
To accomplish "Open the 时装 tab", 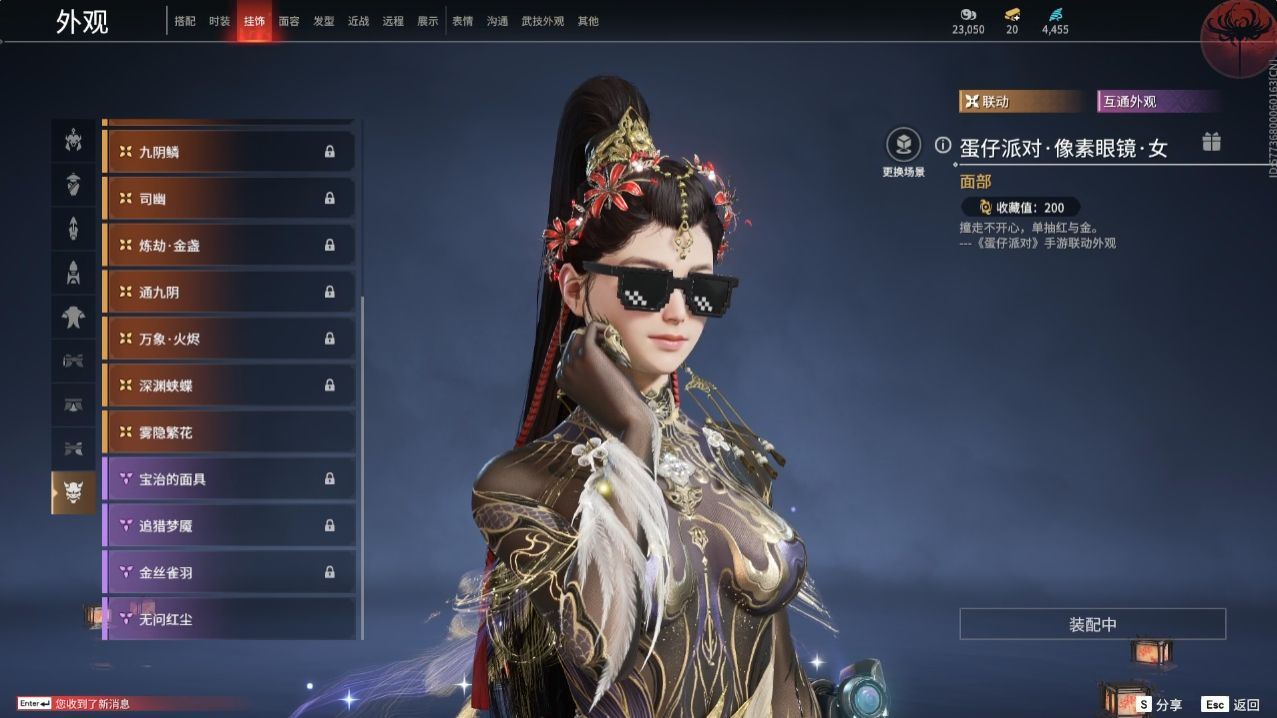I will point(220,21).
